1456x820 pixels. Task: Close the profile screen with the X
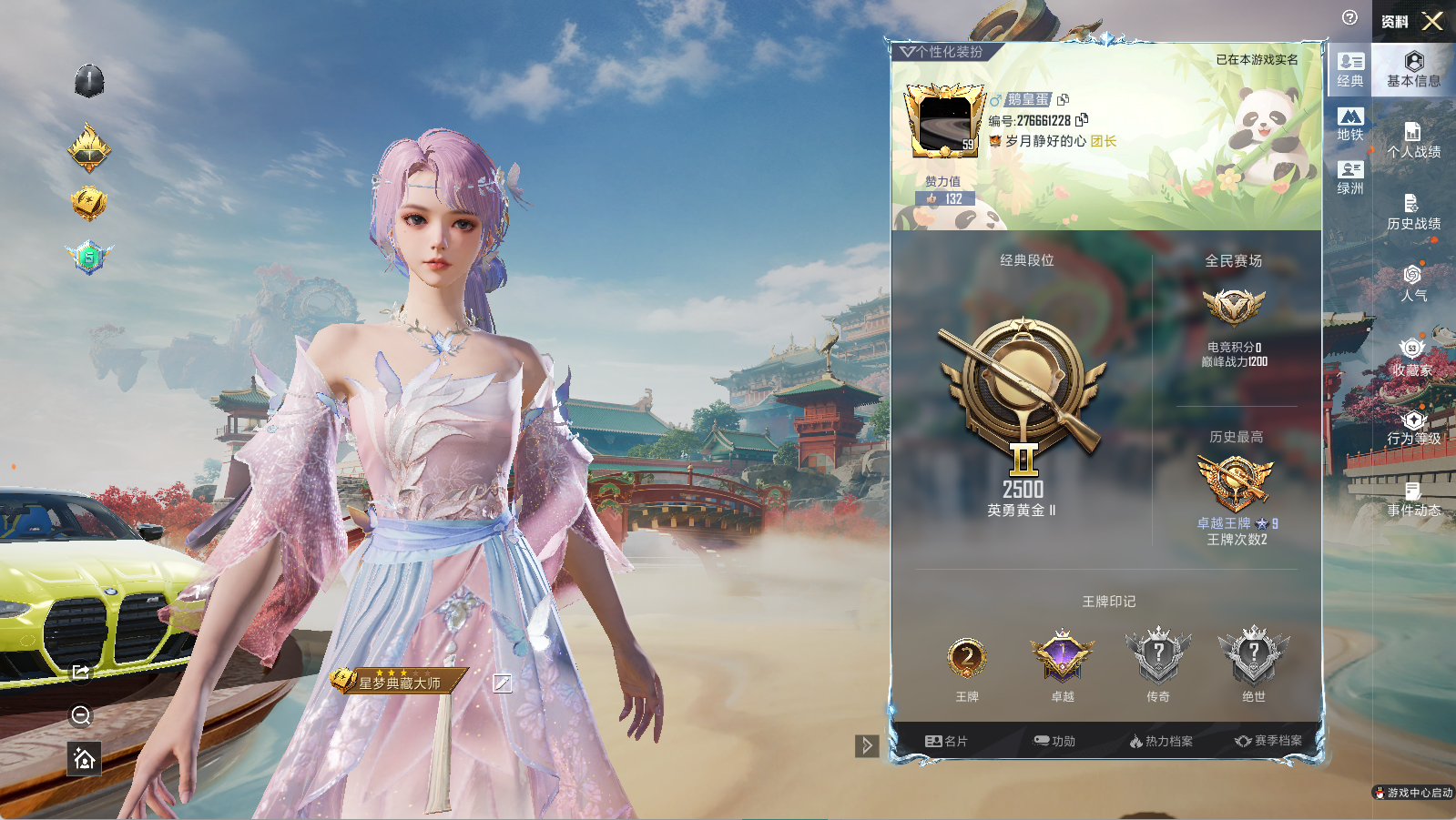click(1432, 21)
